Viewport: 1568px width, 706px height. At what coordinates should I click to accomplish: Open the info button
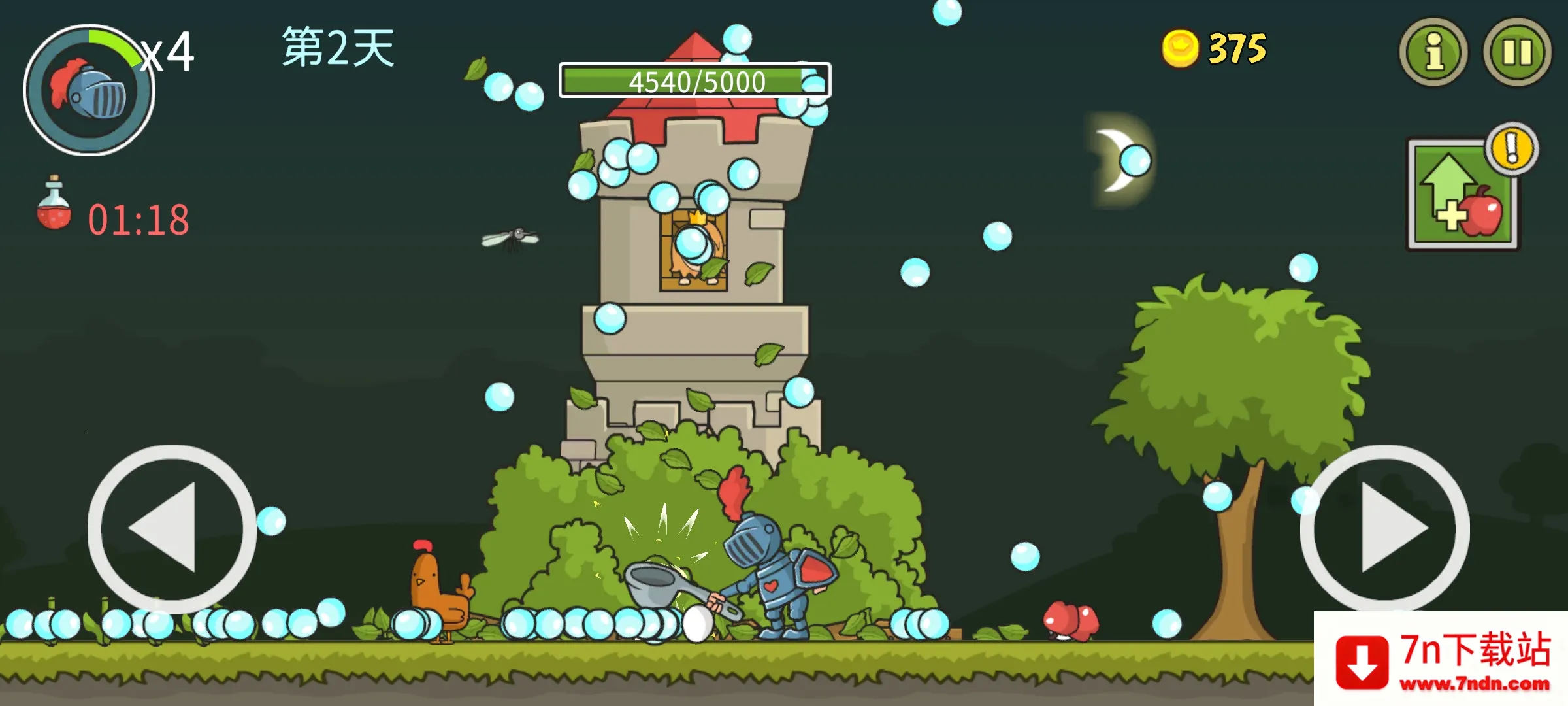pos(1433,52)
